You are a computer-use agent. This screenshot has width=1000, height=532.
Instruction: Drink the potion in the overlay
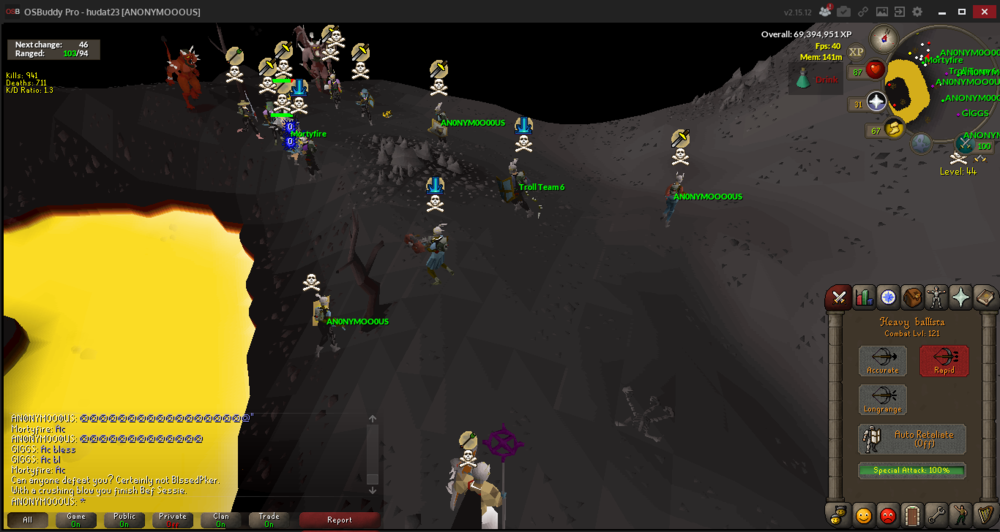[803, 79]
